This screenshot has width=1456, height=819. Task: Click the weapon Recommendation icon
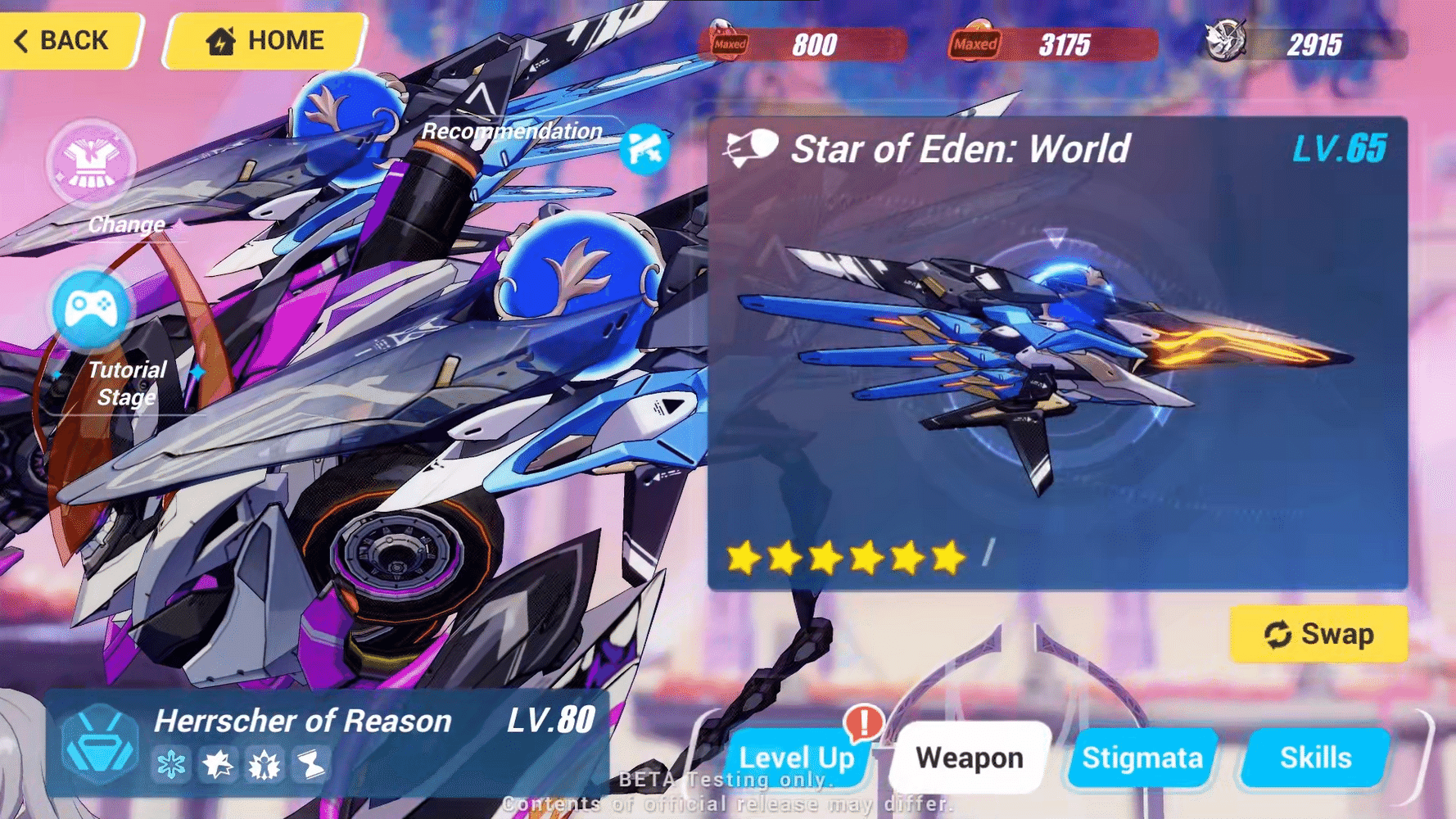[646, 150]
